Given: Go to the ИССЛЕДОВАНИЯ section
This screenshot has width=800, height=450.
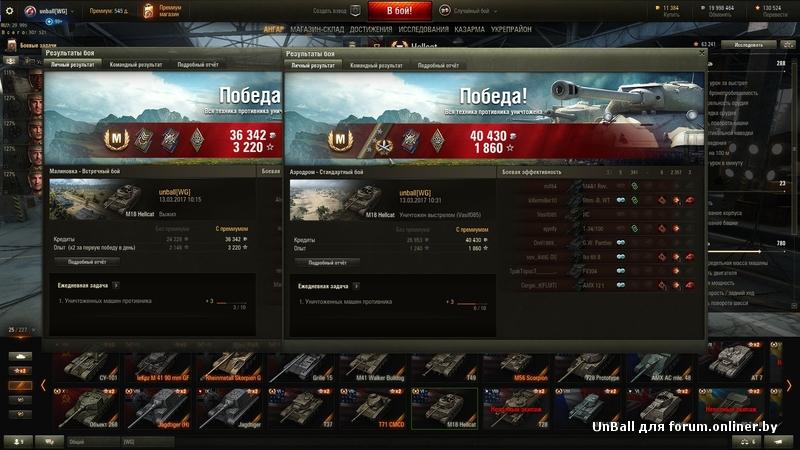Looking at the screenshot, I should [424, 29].
